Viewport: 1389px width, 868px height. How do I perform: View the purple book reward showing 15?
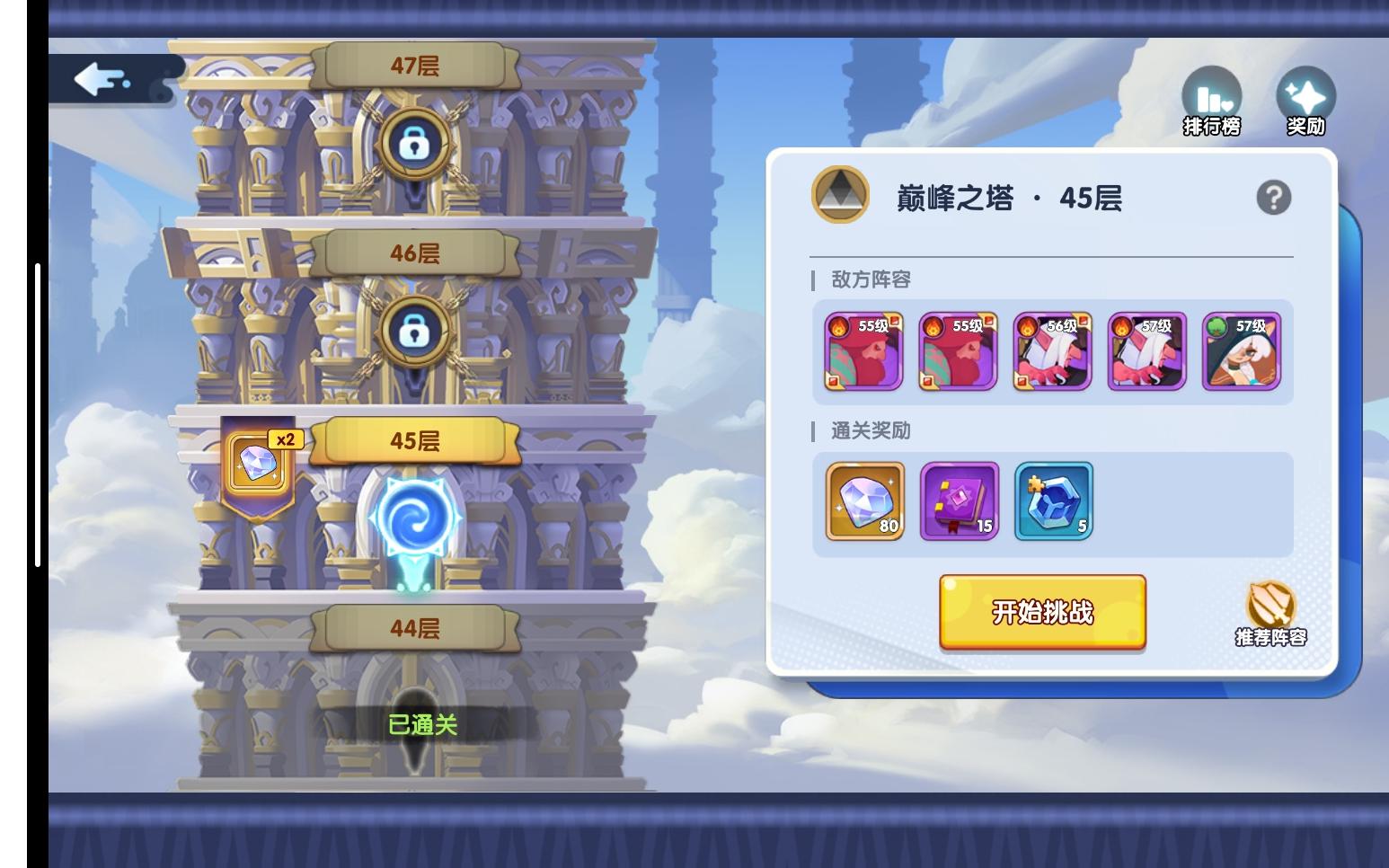958,501
